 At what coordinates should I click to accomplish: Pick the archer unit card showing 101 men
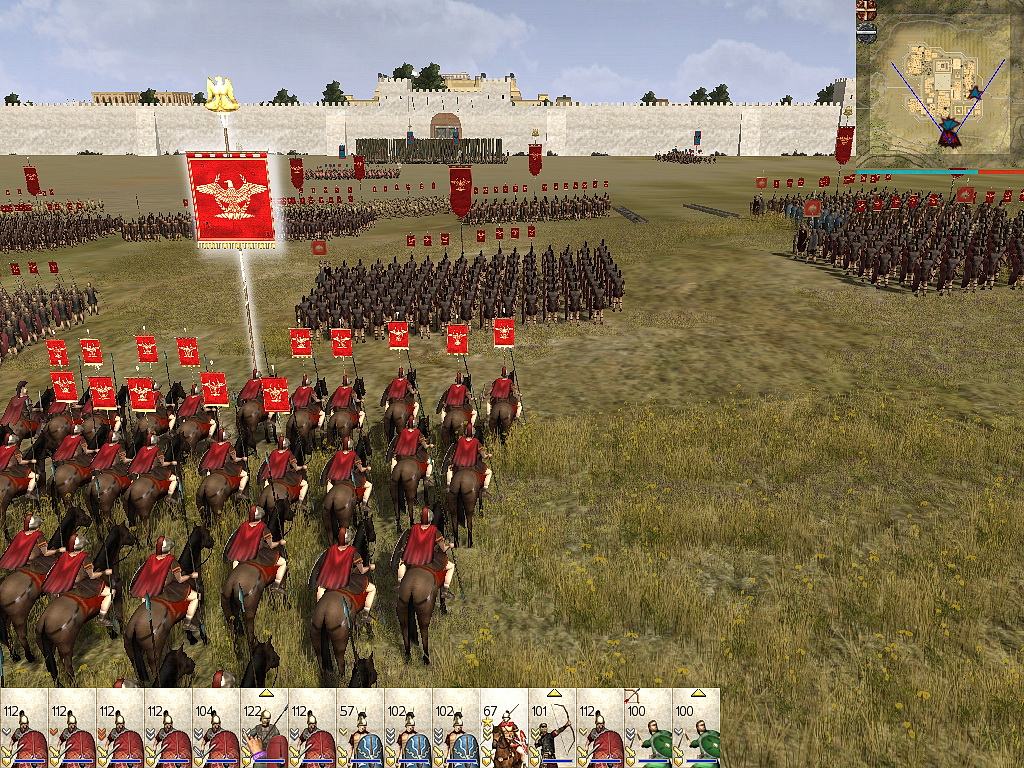[x=552, y=729]
